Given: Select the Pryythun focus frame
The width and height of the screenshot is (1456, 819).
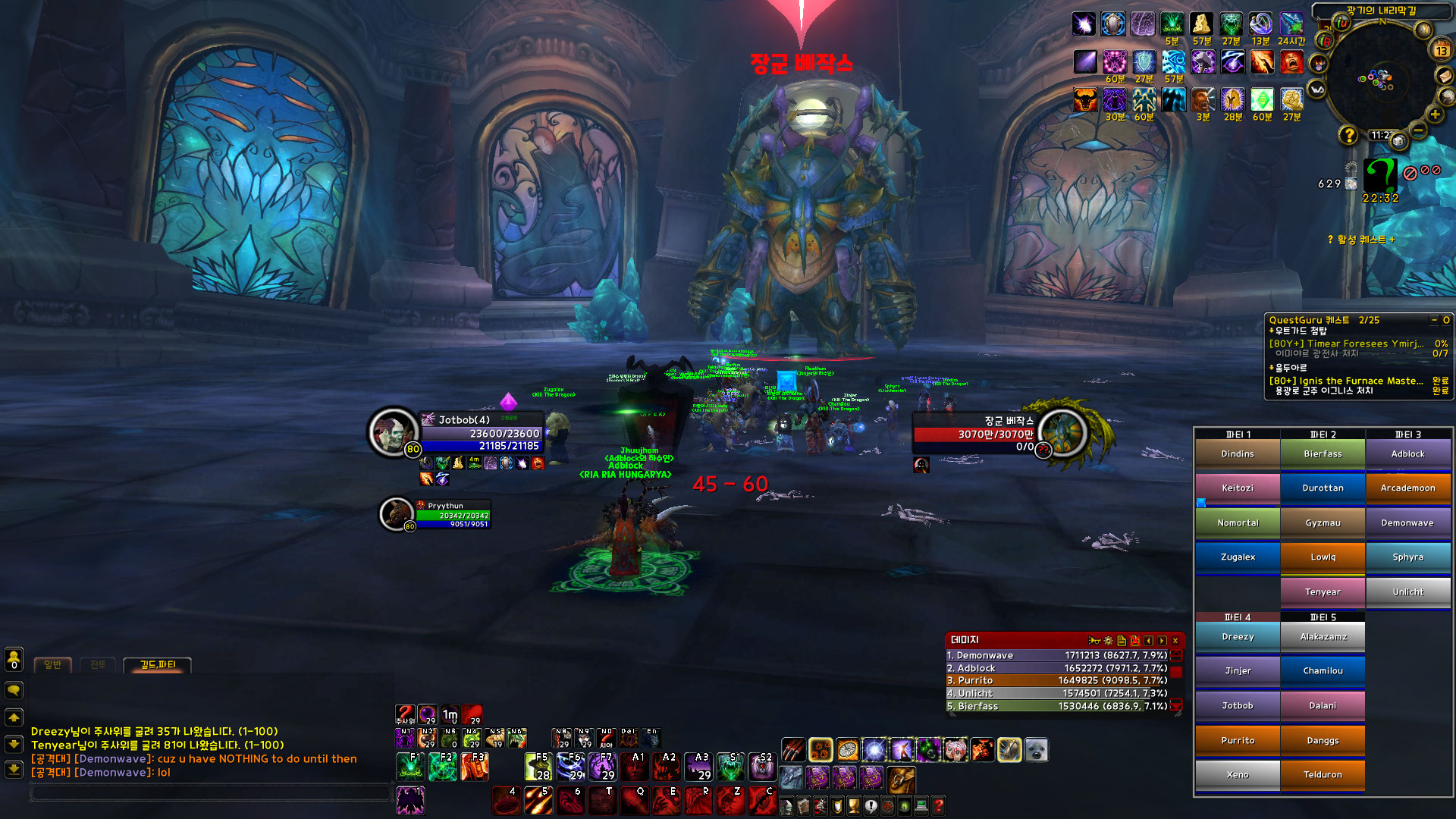Looking at the screenshot, I should pyautogui.click(x=452, y=515).
